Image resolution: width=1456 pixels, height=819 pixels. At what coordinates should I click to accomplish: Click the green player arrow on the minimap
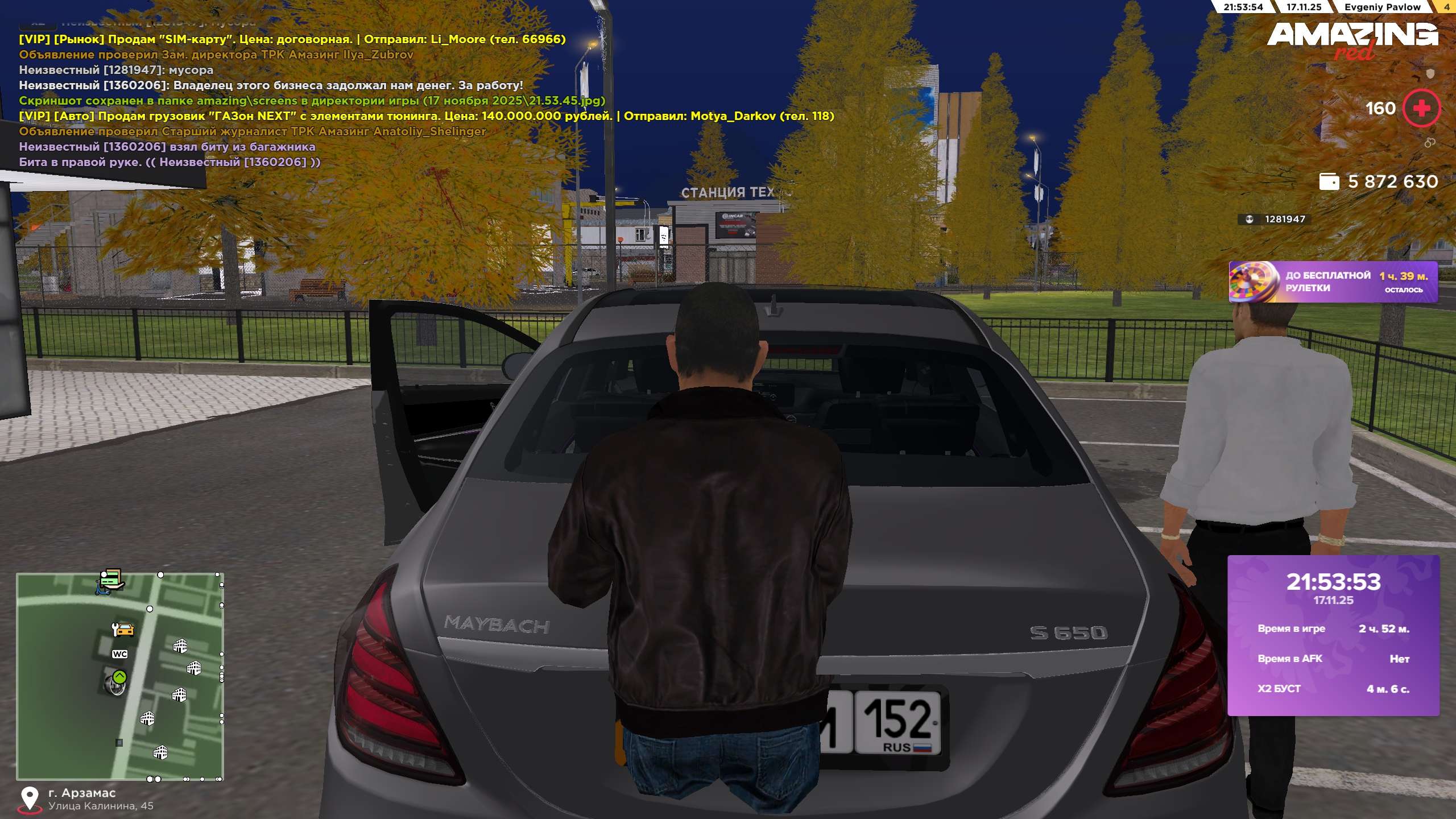pyautogui.click(x=119, y=677)
